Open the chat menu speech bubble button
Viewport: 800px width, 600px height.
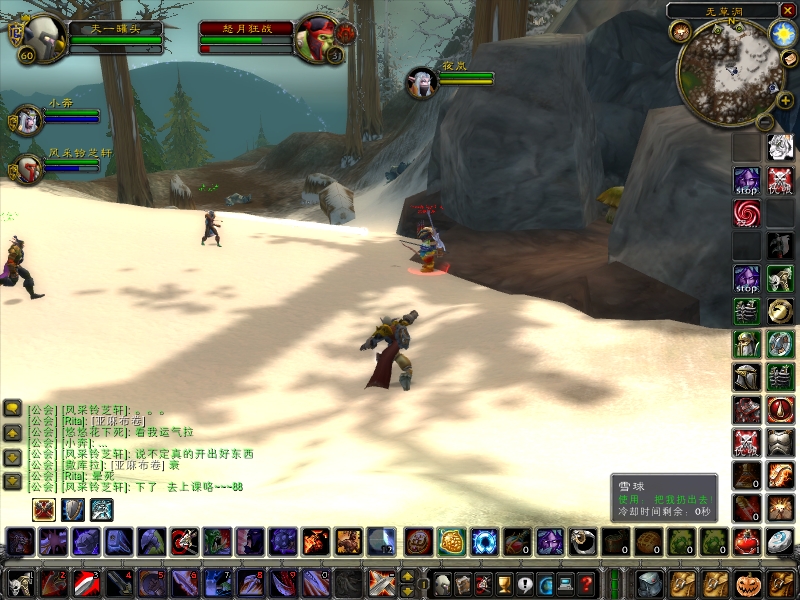[x=13, y=408]
